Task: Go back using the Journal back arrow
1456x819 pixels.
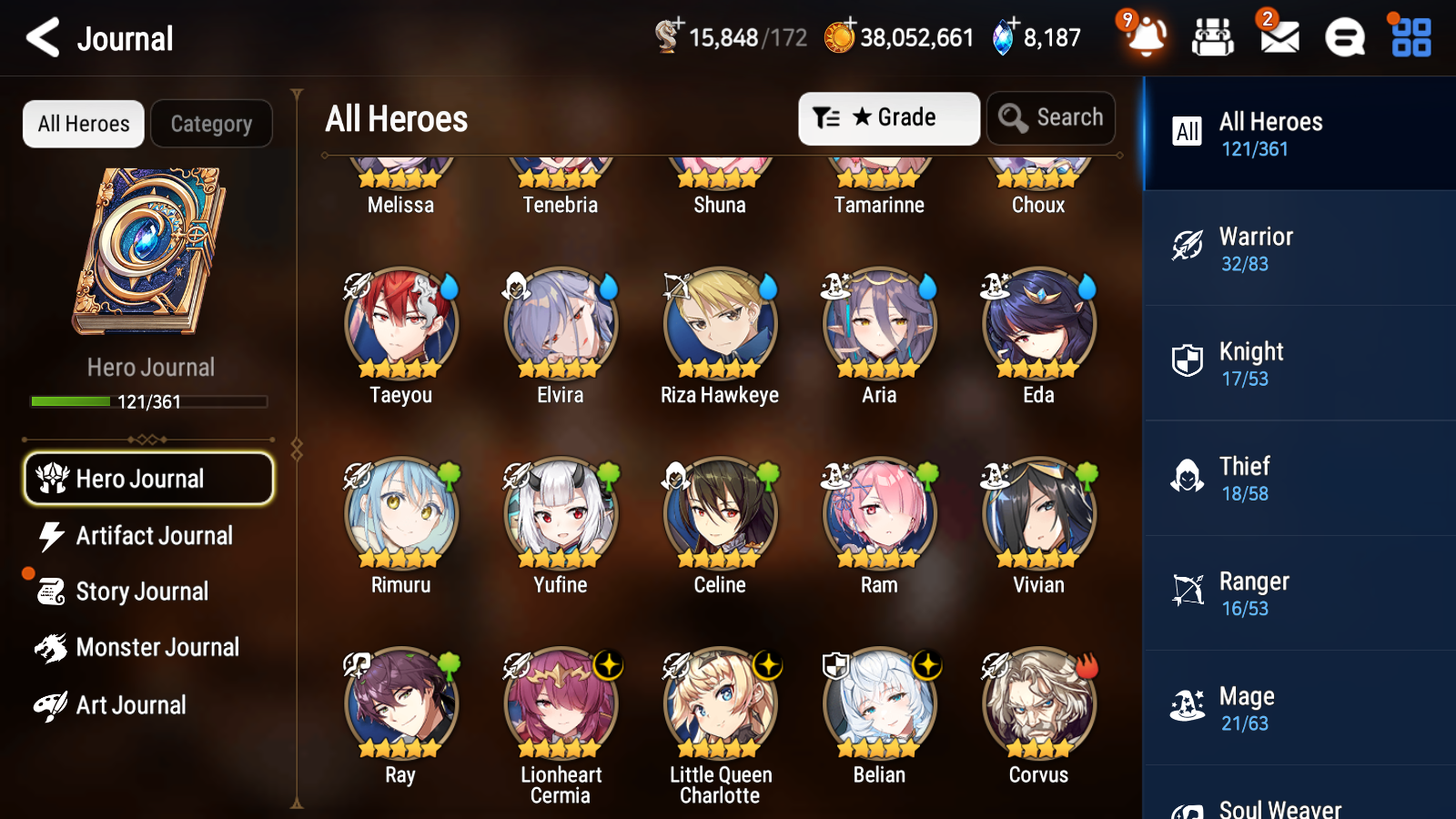Action: [x=41, y=38]
